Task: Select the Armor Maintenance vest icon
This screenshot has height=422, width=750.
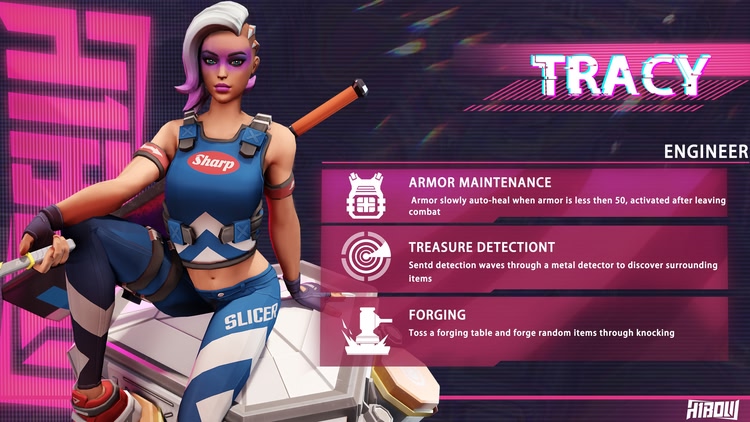Action: (363, 194)
